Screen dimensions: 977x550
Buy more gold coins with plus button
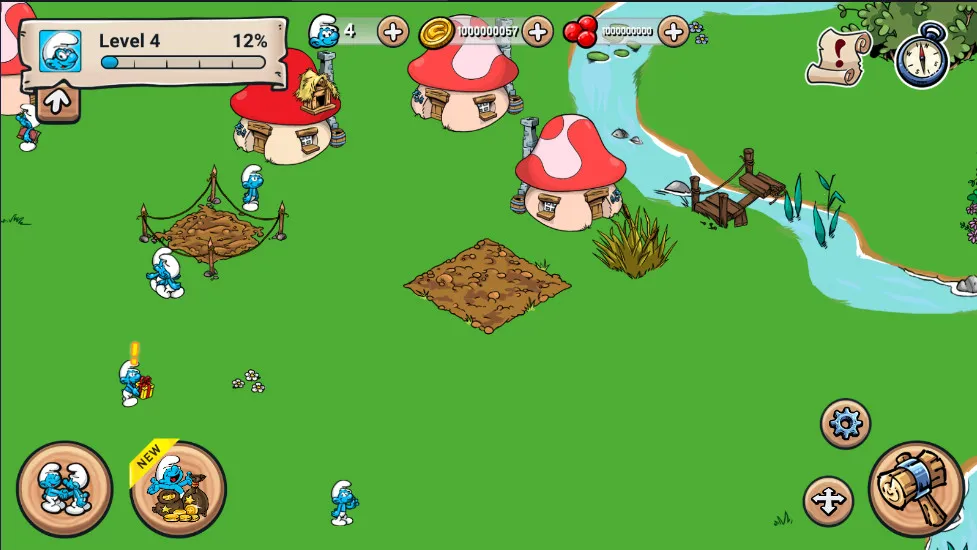[538, 32]
